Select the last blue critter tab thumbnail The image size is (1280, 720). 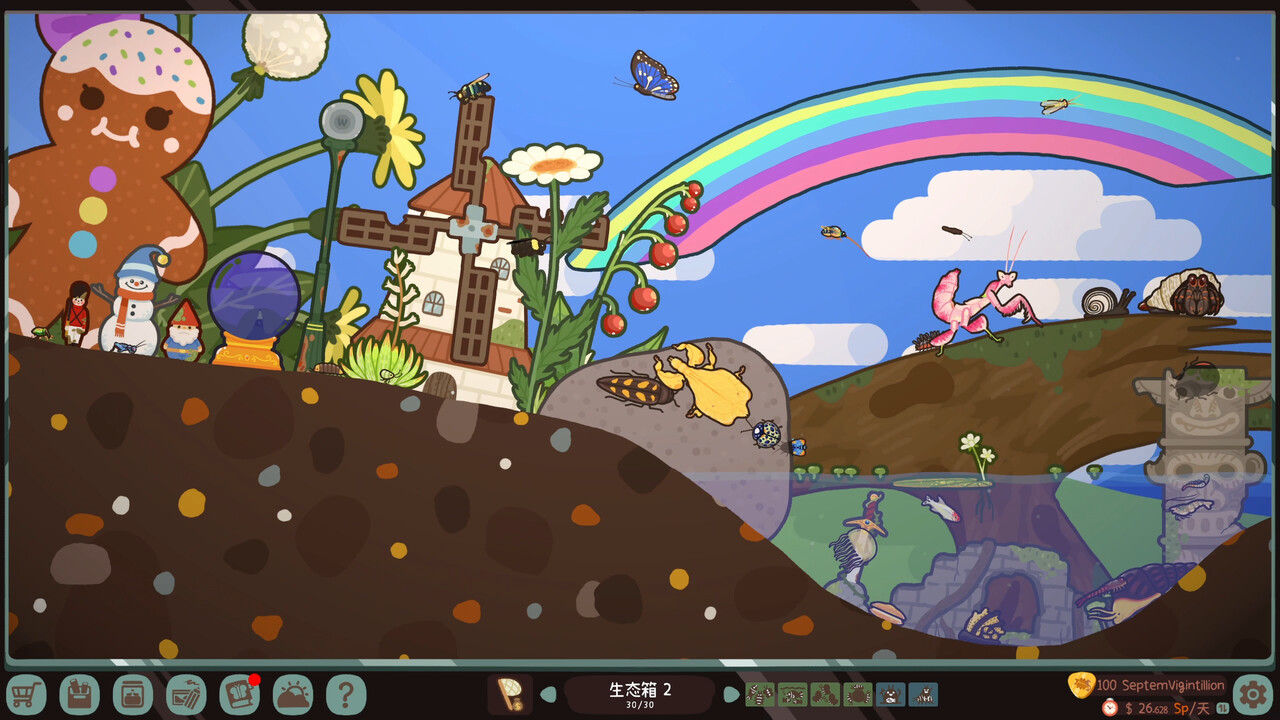pos(925,694)
